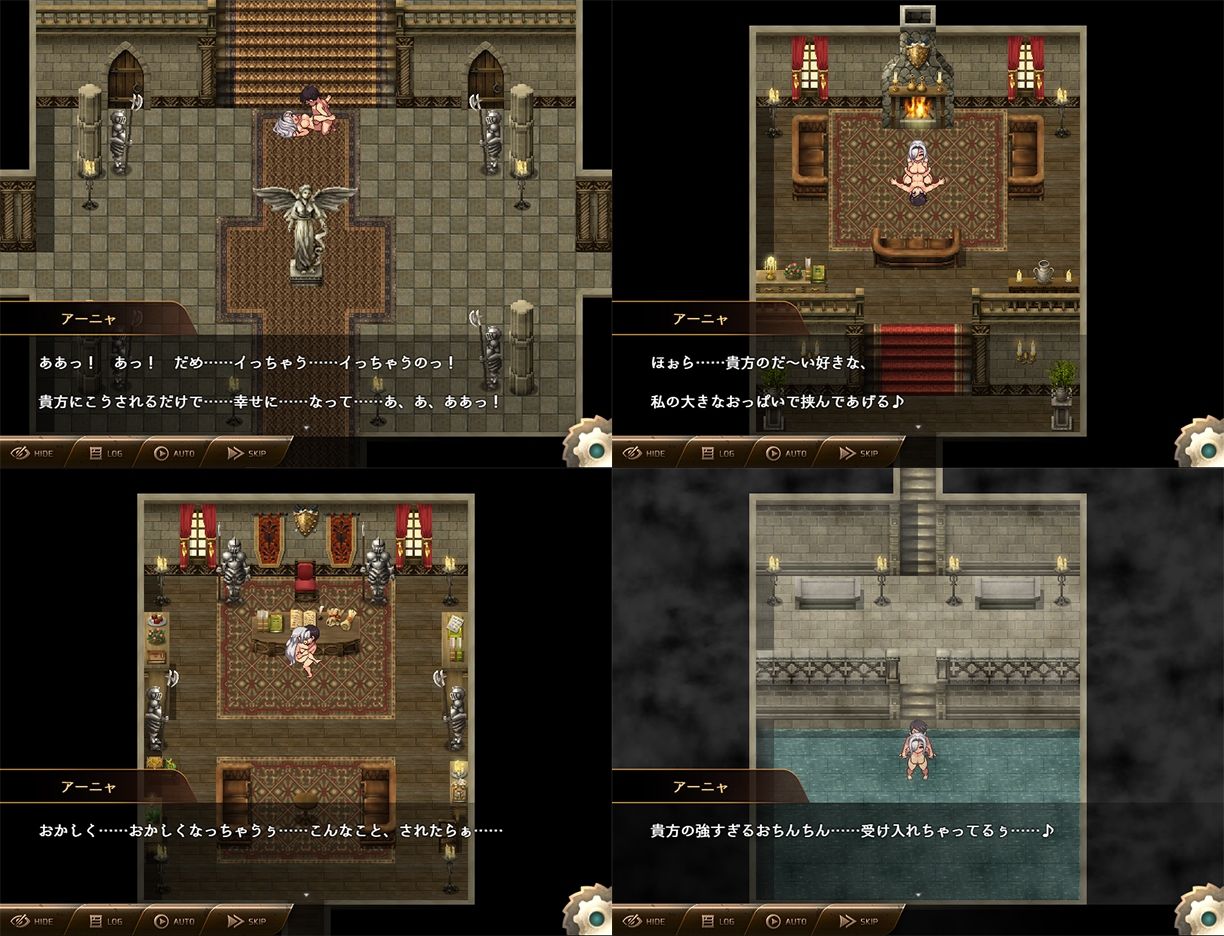Select SKIP in the red throne study panel
This screenshot has height=936, width=1224.
click(248, 921)
